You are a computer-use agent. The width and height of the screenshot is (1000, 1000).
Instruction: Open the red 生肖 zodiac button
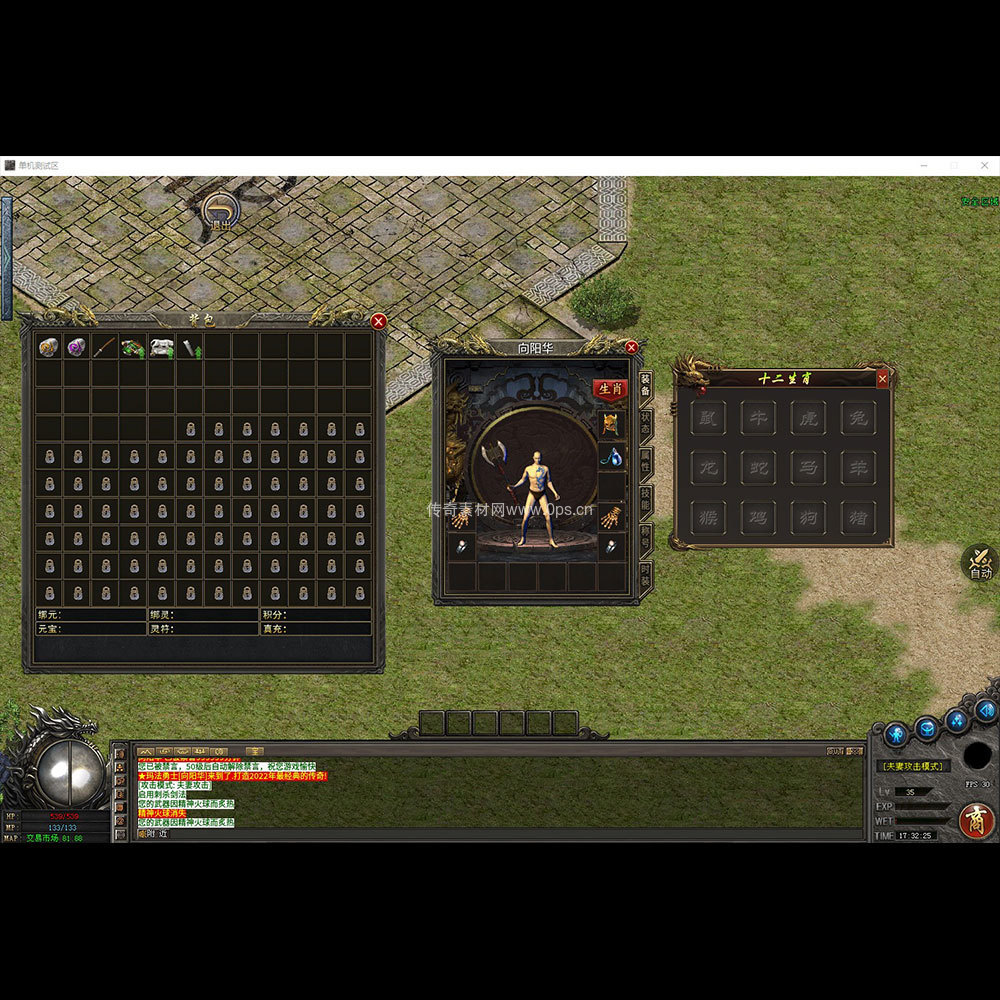tap(610, 388)
